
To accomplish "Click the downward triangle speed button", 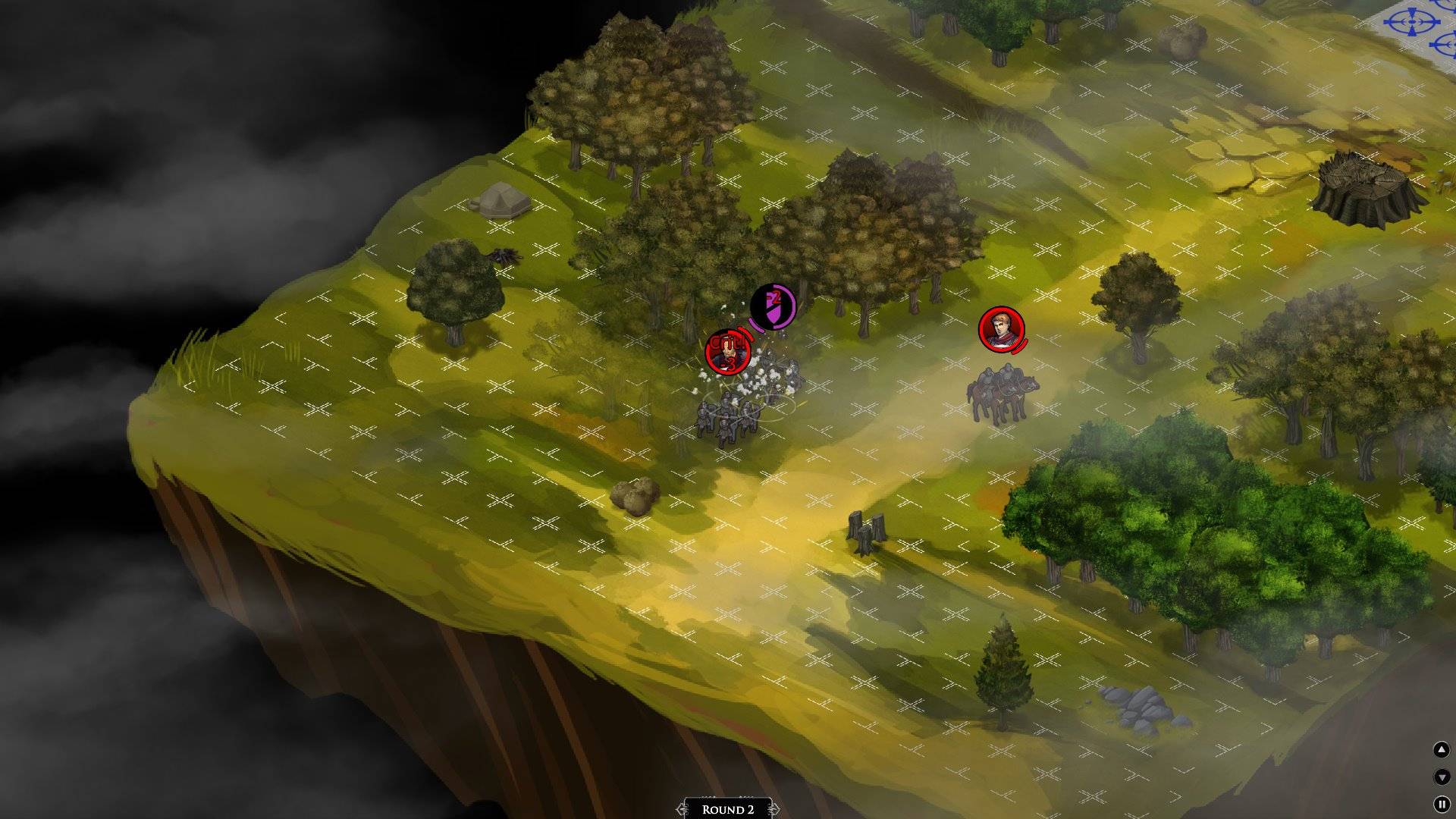I will point(1442,777).
